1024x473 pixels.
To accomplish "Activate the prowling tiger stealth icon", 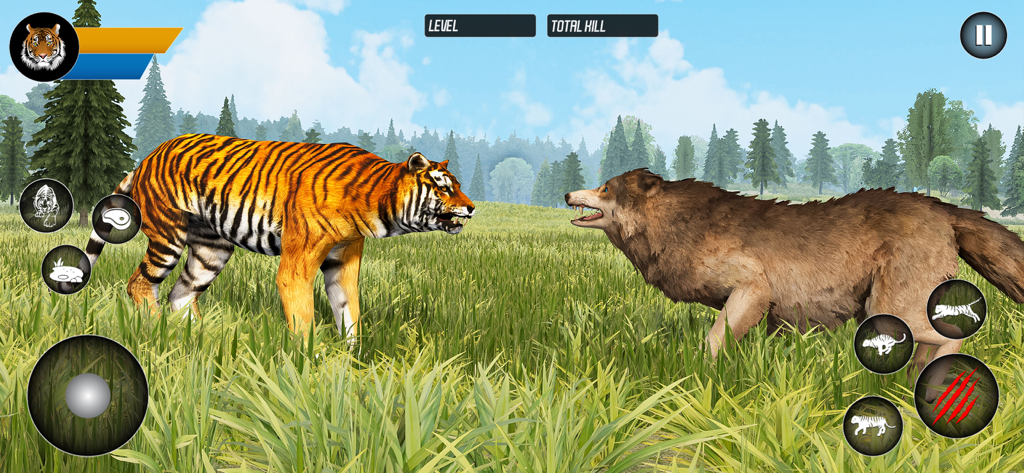I will [46, 205].
